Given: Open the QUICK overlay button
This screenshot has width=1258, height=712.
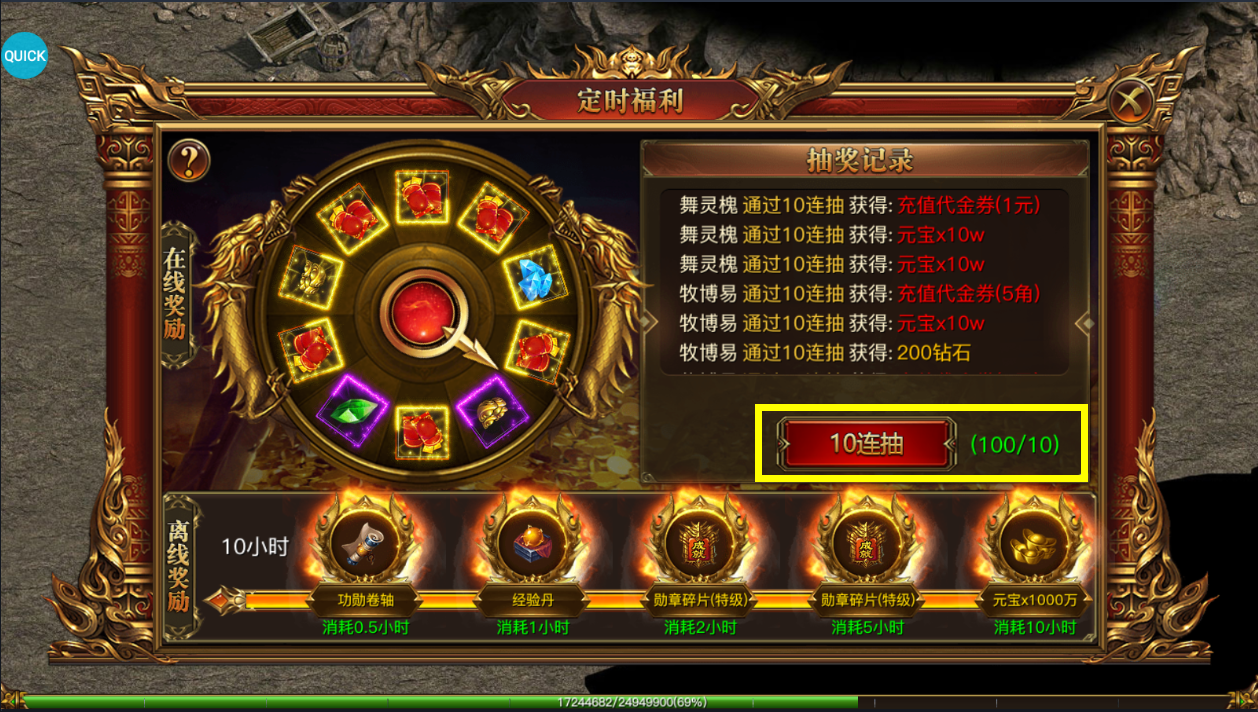Looking at the screenshot, I should point(24,56).
